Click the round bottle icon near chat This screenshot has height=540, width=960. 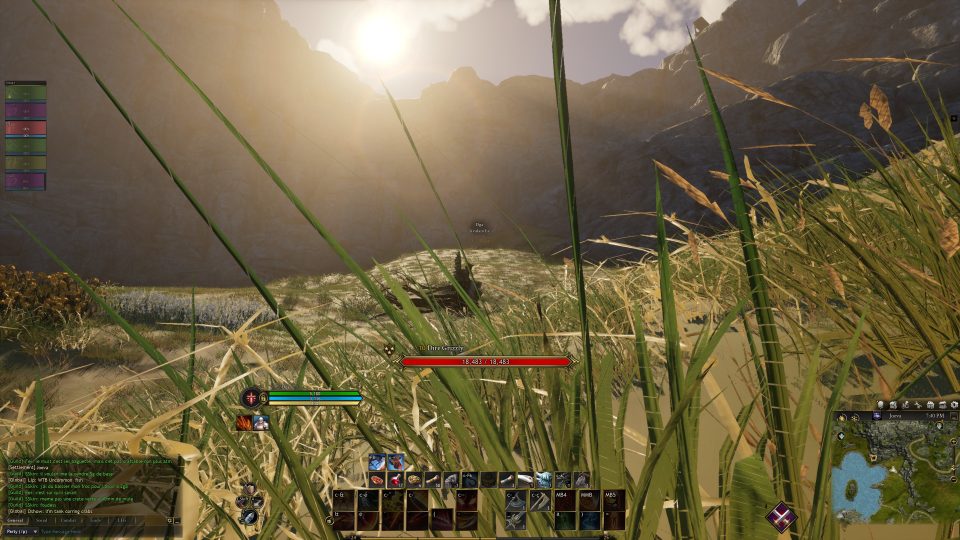[x=247, y=515]
